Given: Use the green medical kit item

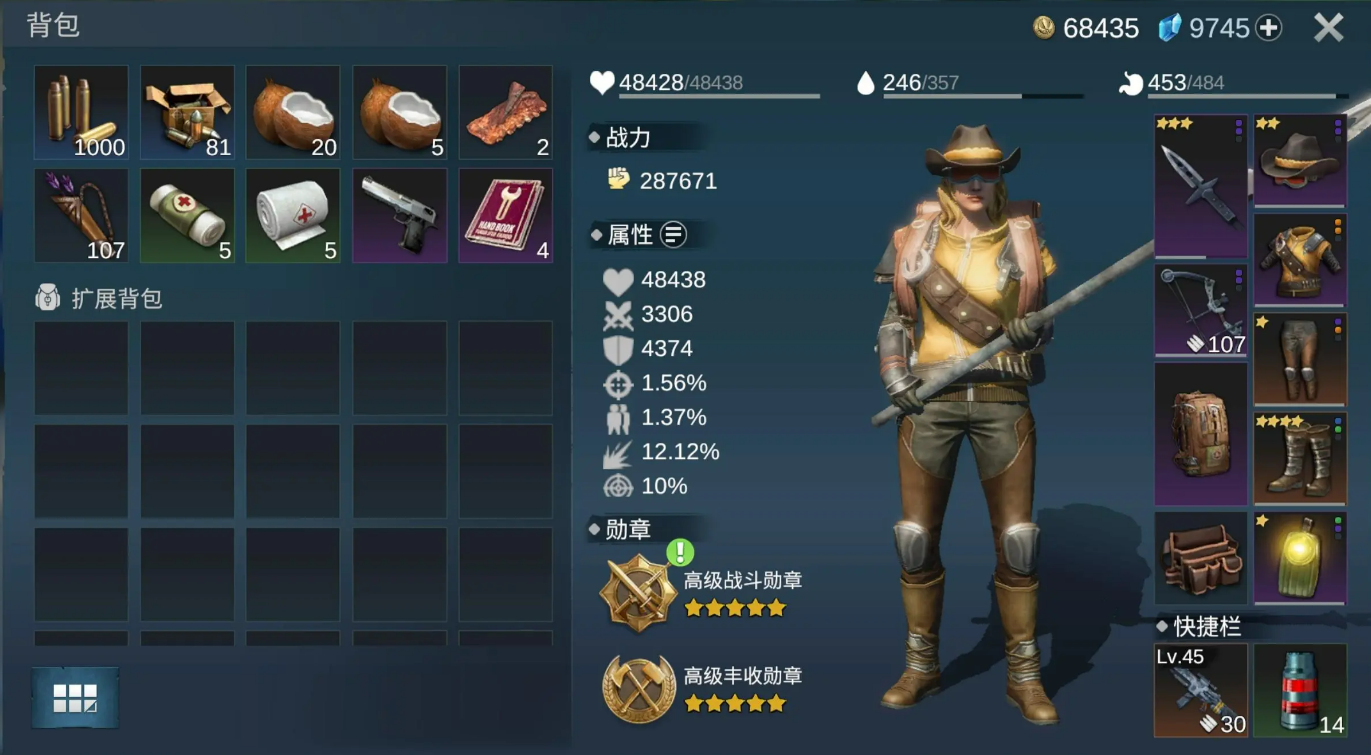Looking at the screenshot, I should [x=187, y=215].
